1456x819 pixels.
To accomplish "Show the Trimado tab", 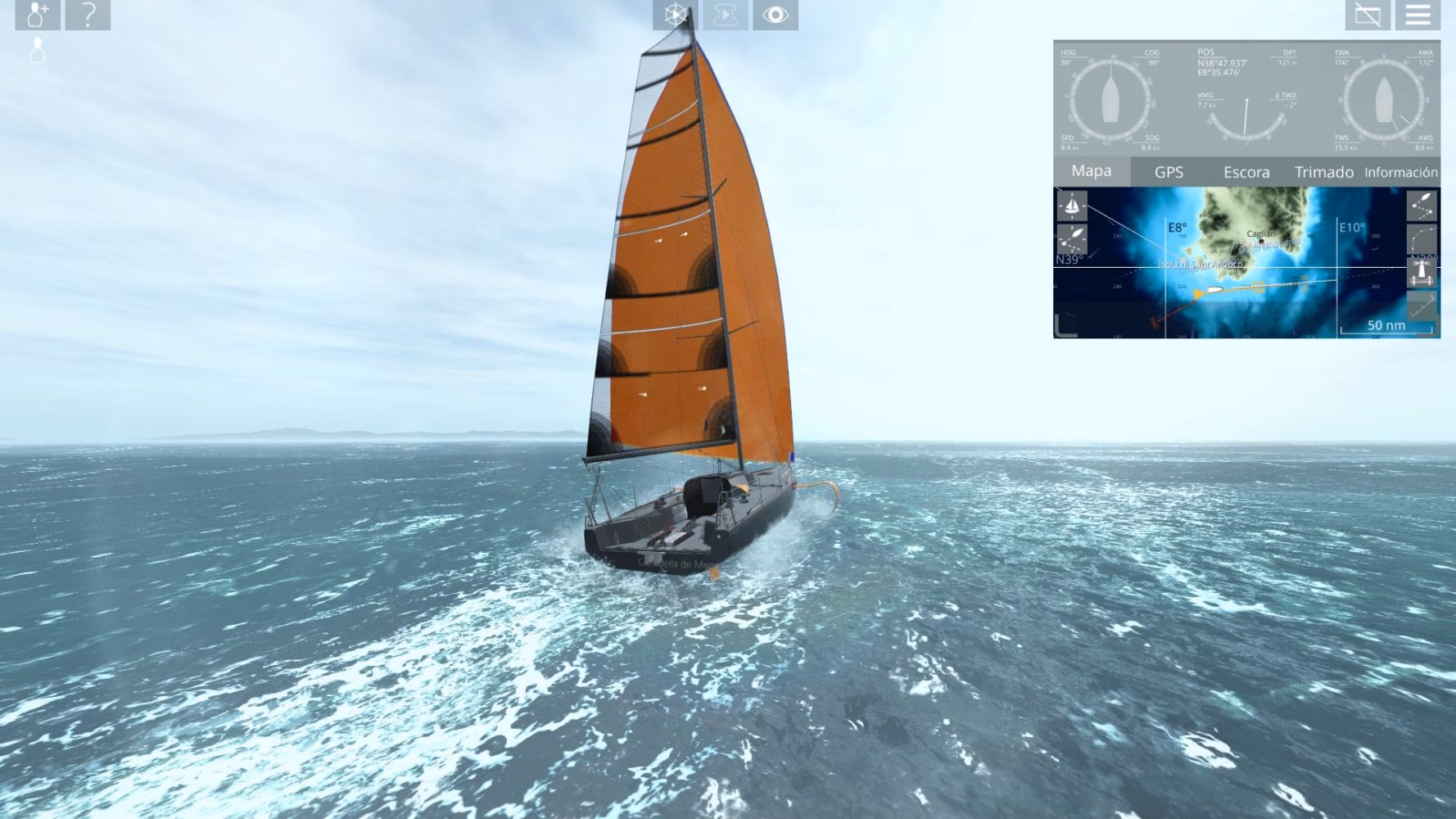I will tap(1323, 172).
